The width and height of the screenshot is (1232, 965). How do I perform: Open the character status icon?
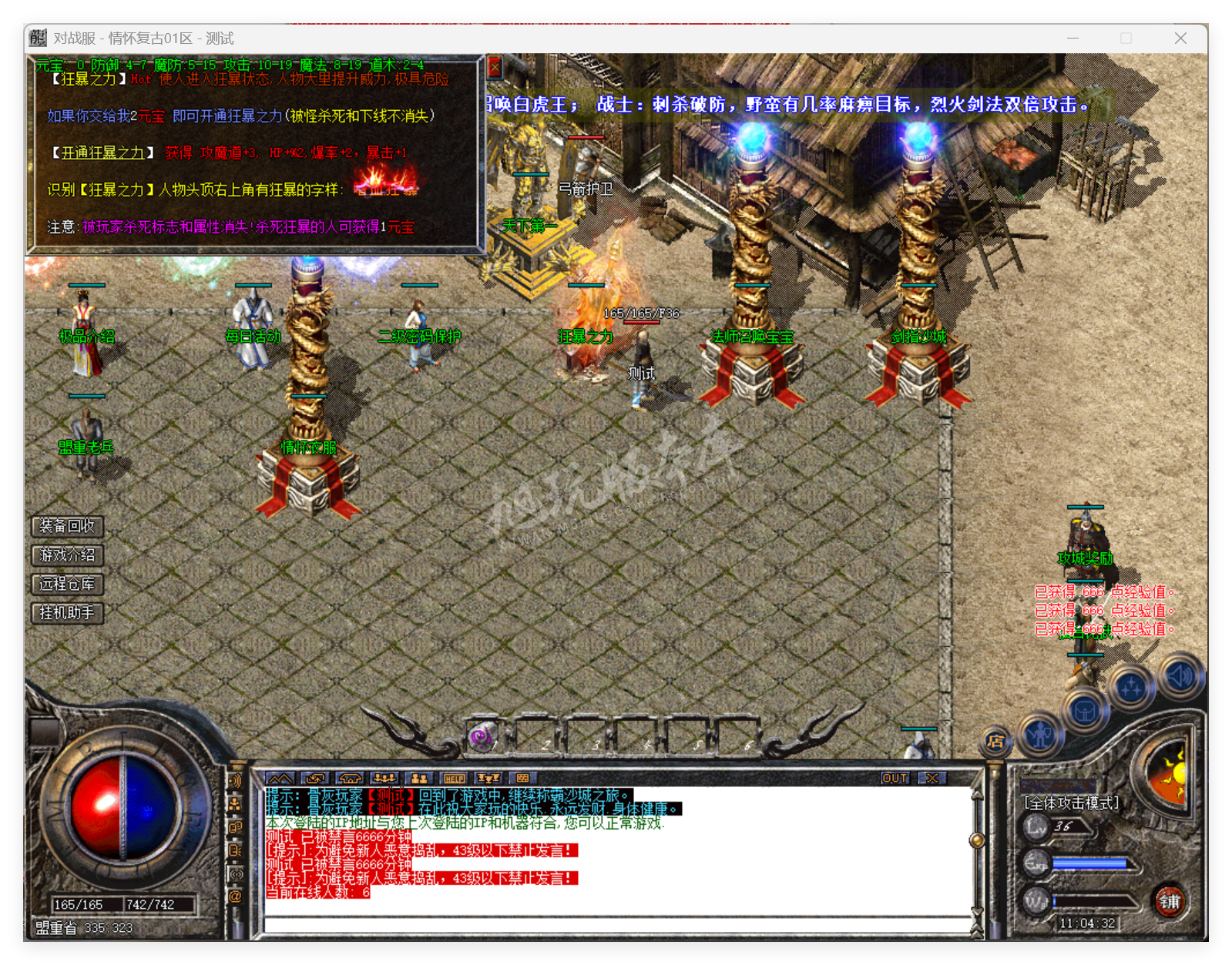coord(1039,736)
